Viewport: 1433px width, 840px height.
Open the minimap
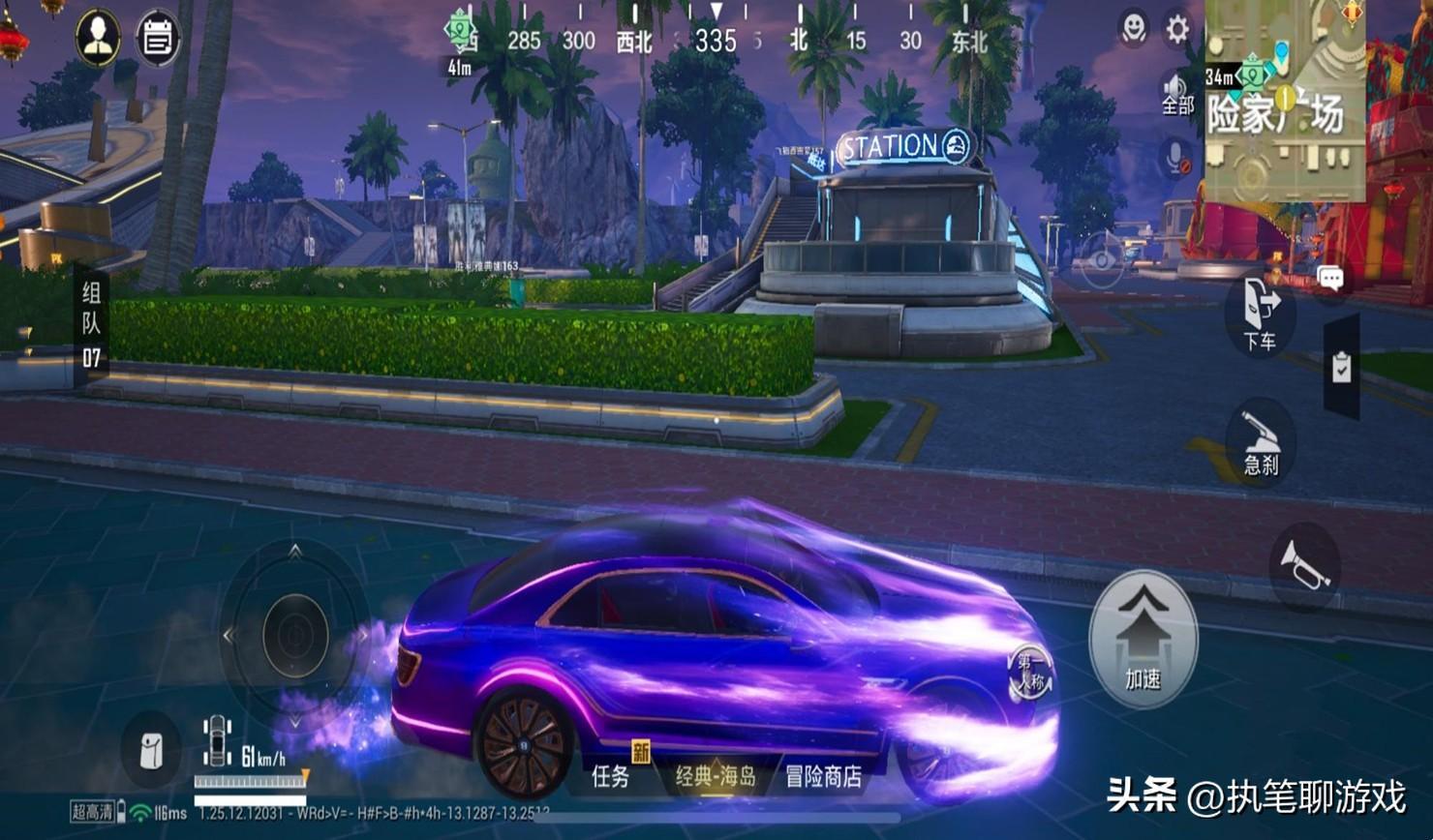(x=1284, y=101)
